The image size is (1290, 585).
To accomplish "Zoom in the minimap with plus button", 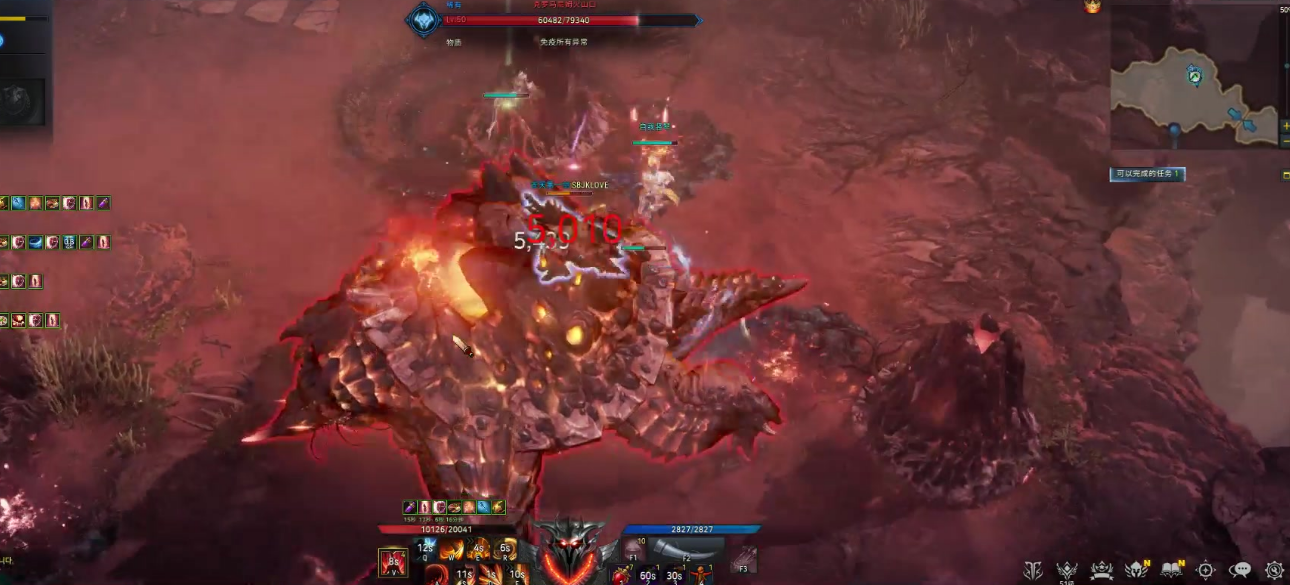I will (1285, 127).
